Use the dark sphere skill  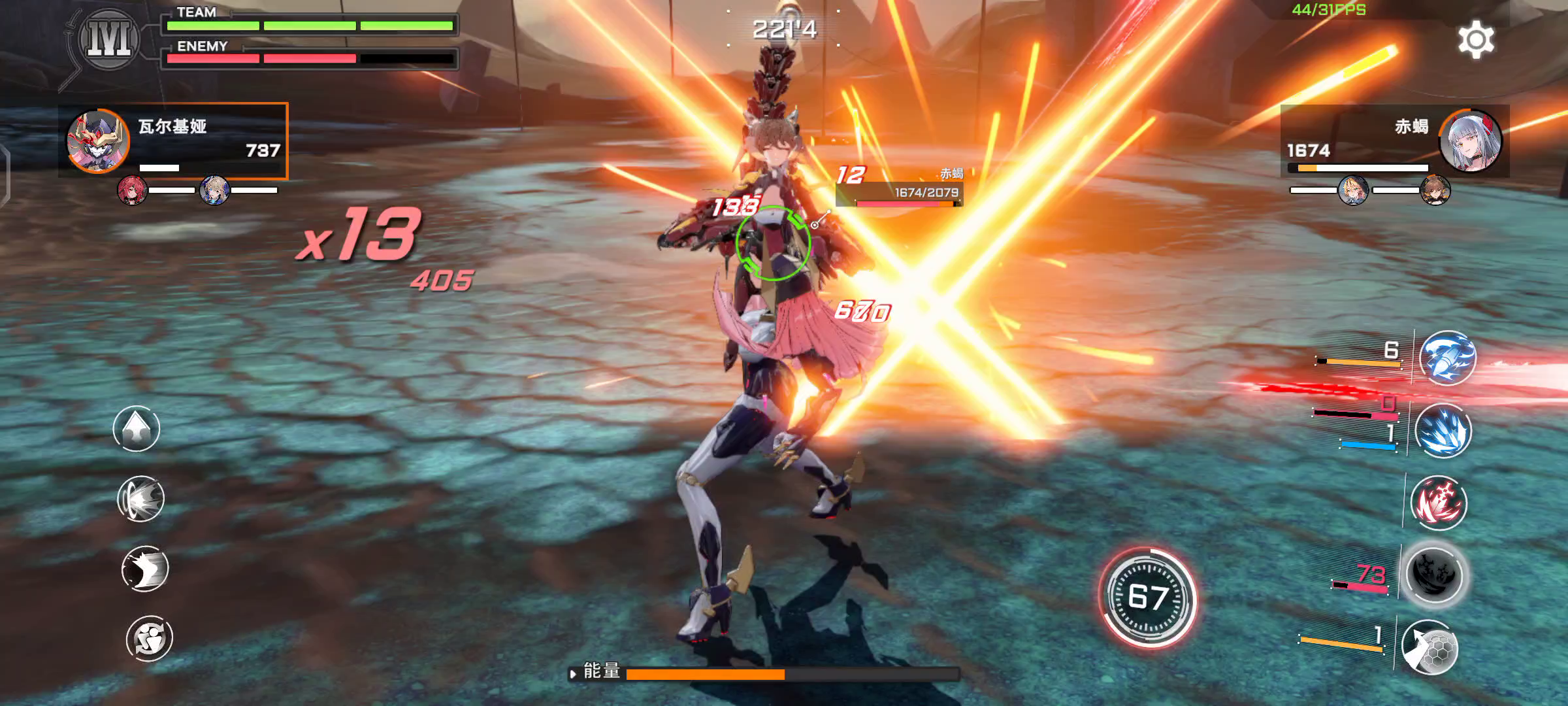(x=1435, y=575)
